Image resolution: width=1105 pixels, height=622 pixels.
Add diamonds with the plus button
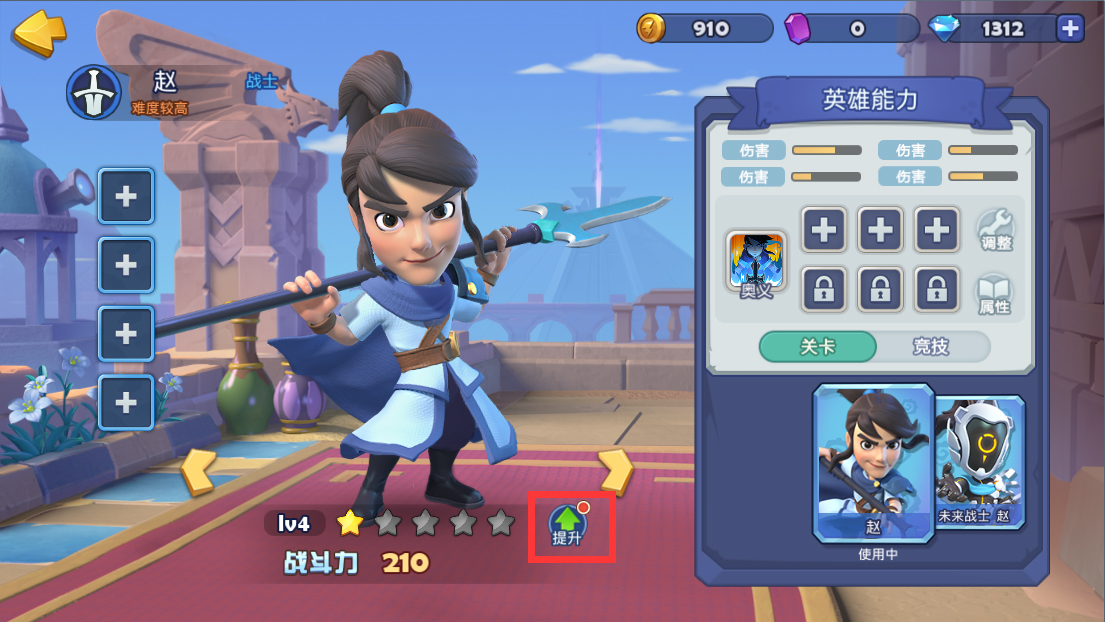[1070, 29]
